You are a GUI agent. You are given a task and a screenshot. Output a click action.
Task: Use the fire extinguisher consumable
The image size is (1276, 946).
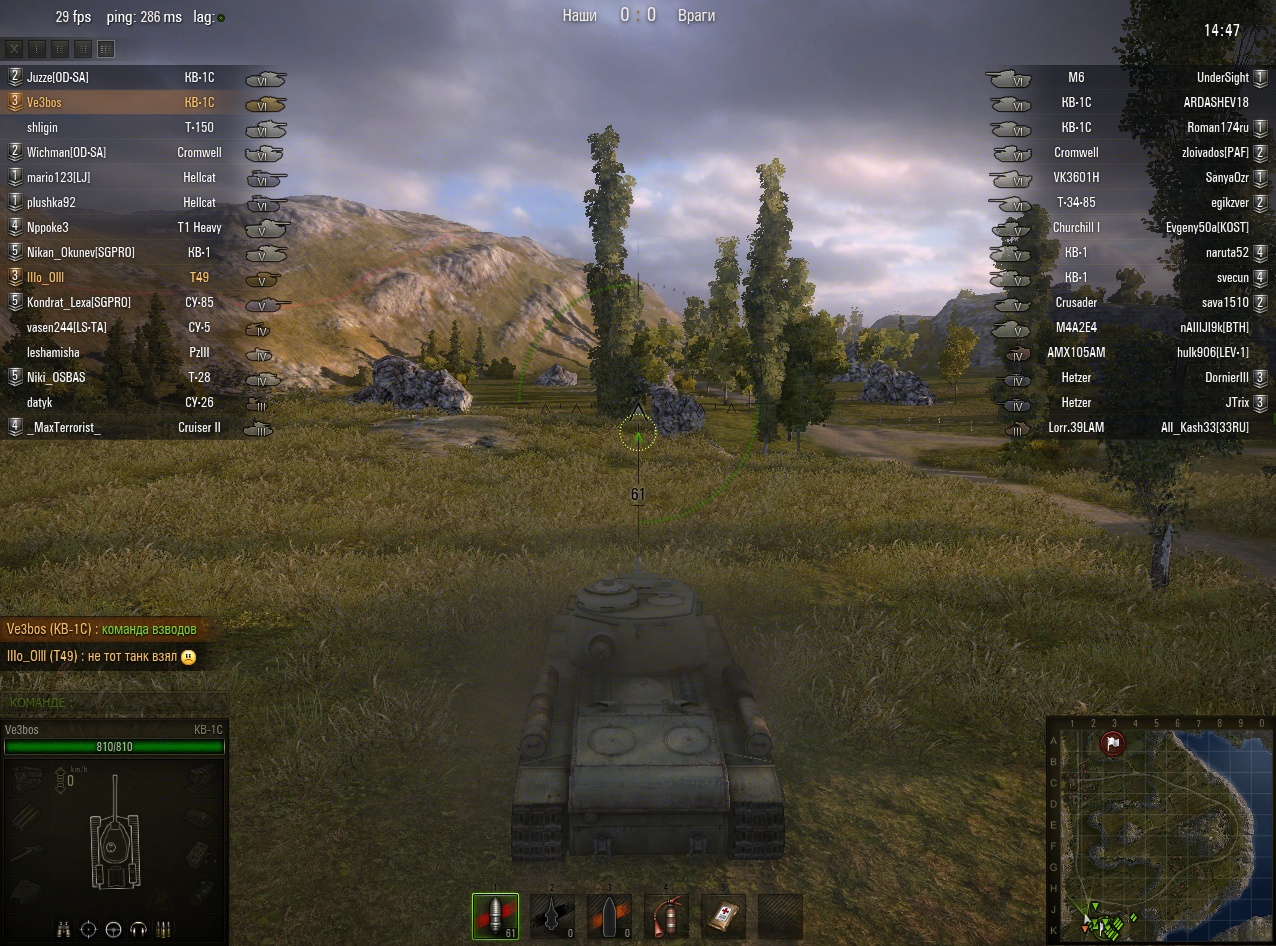click(665, 916)
